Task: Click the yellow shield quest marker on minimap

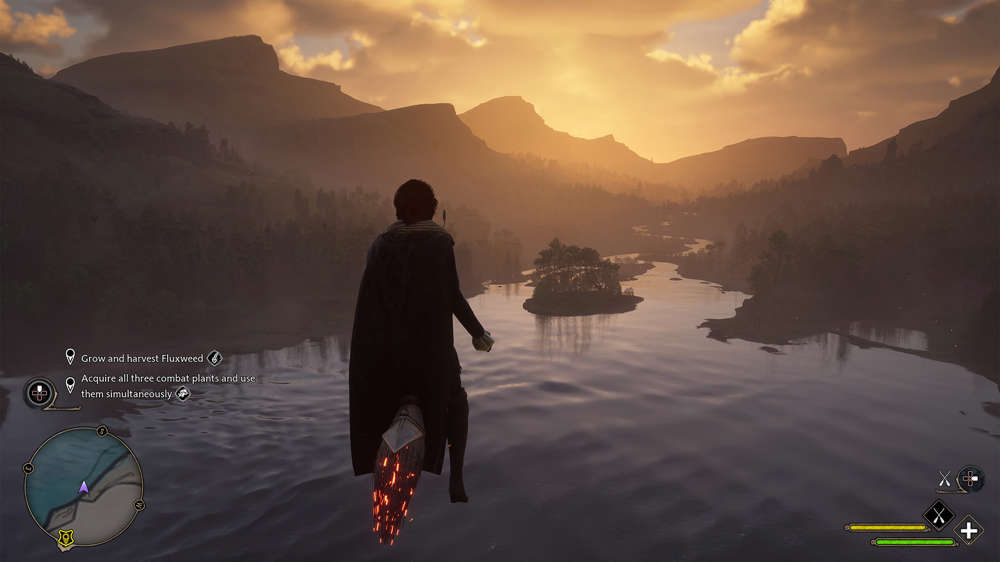Action: [67, 540]
